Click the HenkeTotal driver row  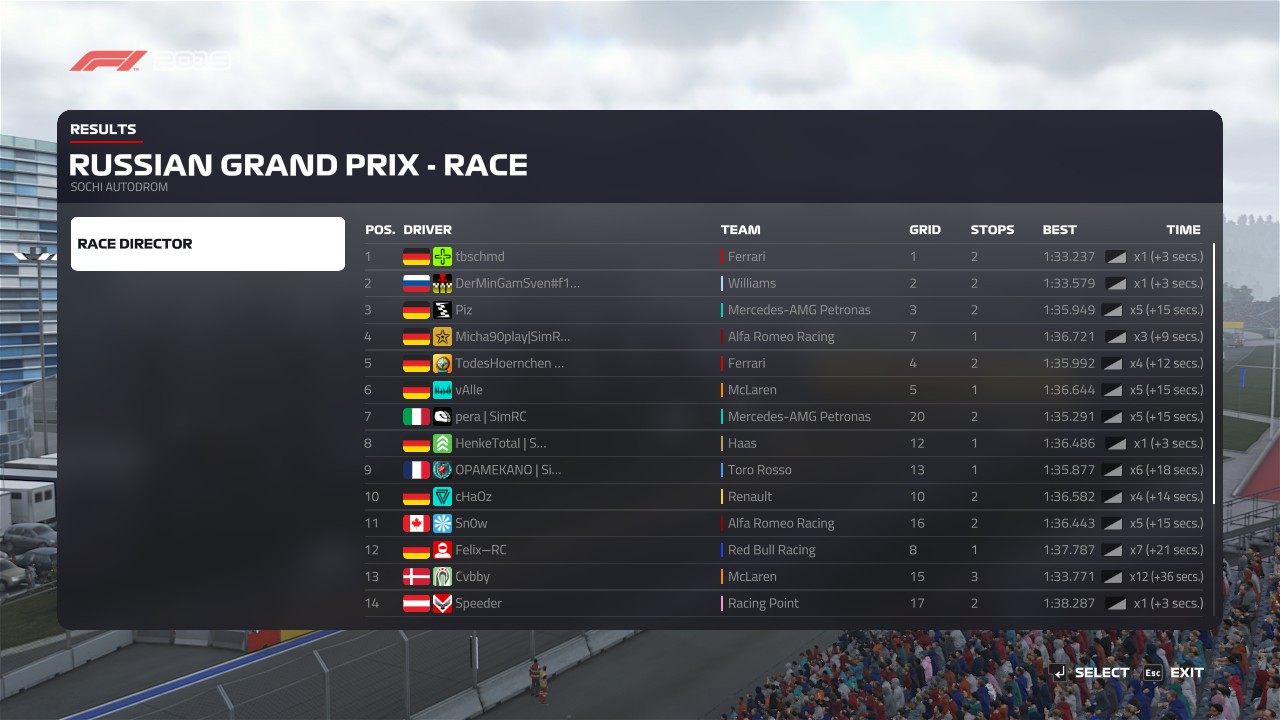(500, 444)
